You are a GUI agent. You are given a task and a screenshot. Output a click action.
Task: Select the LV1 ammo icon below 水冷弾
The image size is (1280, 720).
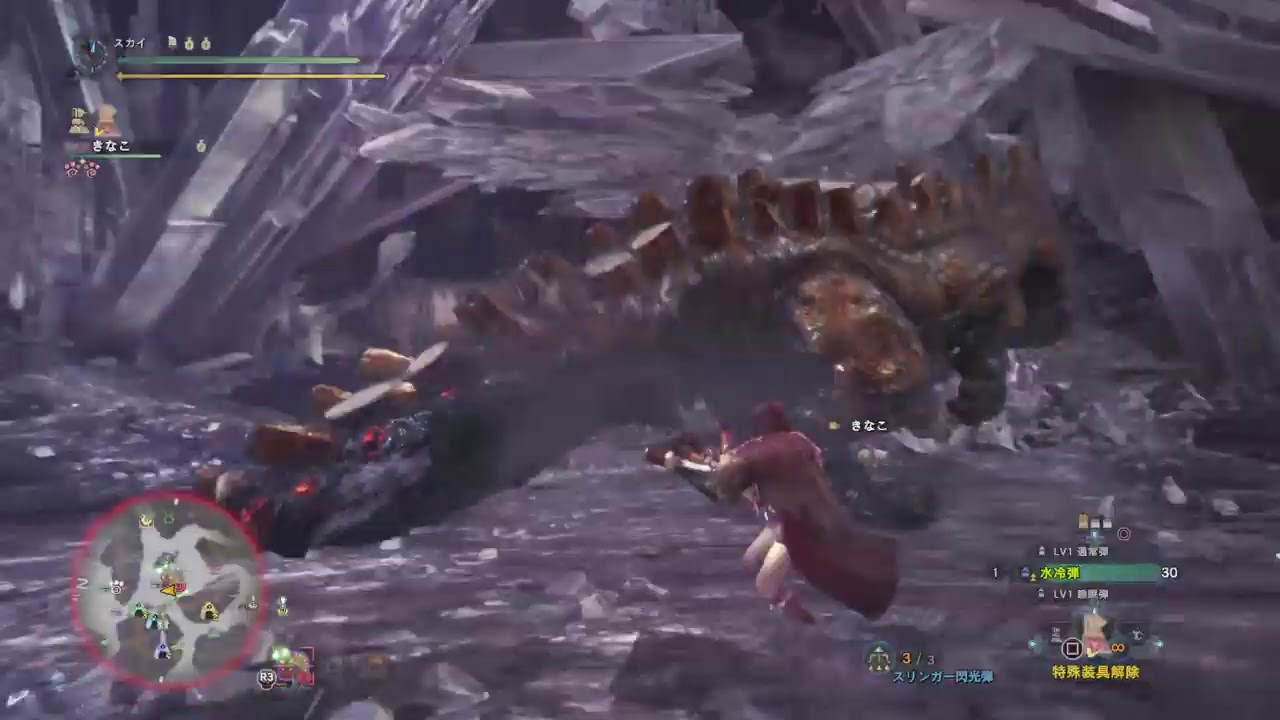pyautogui.click(x=1042, y=593)
